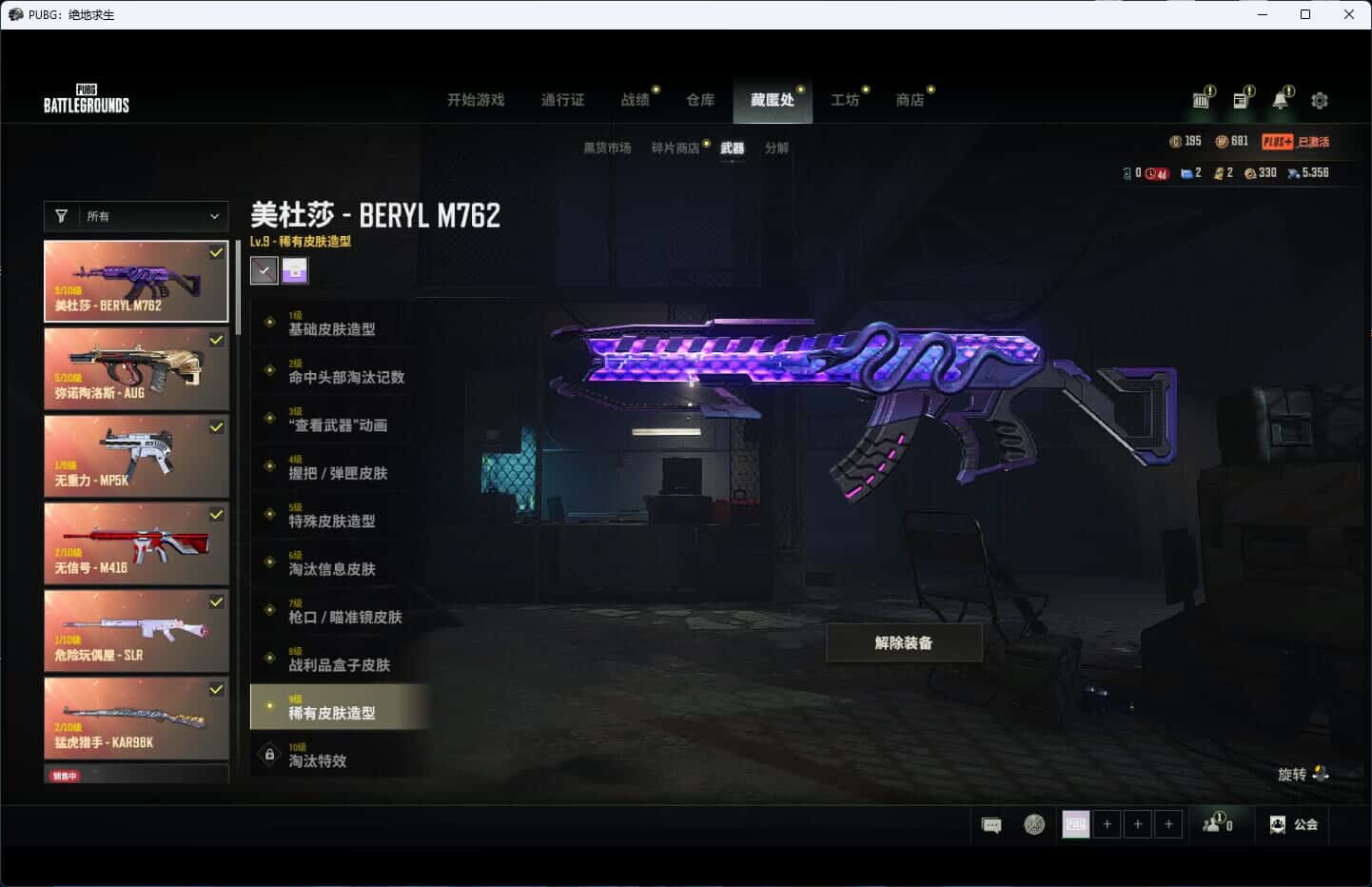The image size is (1372, 887).
Task: Pick the 危险玩偶屋 SLR skin
Action: pos(136,631)
